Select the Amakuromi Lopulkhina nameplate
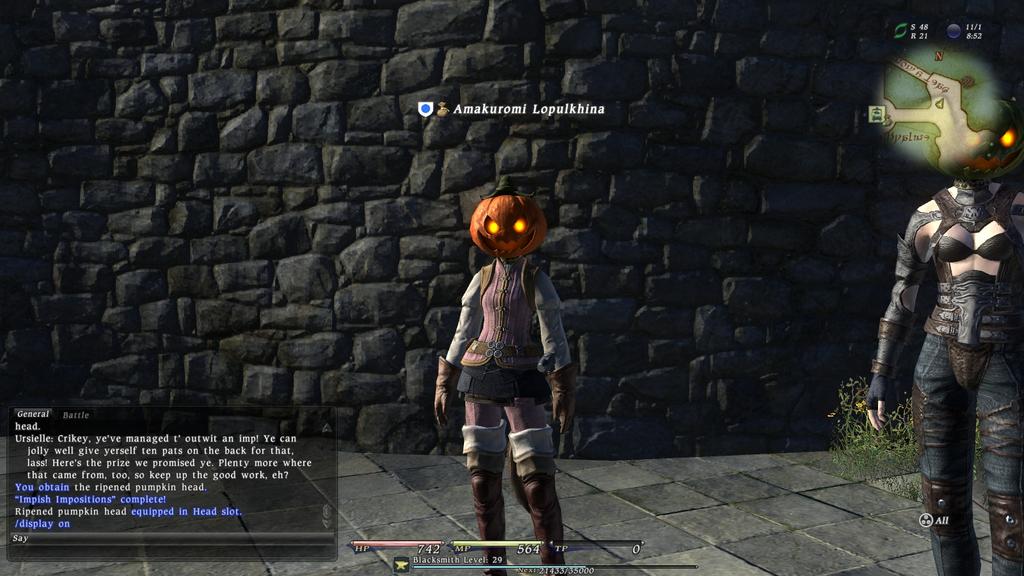Viewport: 1024px width, 576px height. point(528,109)
